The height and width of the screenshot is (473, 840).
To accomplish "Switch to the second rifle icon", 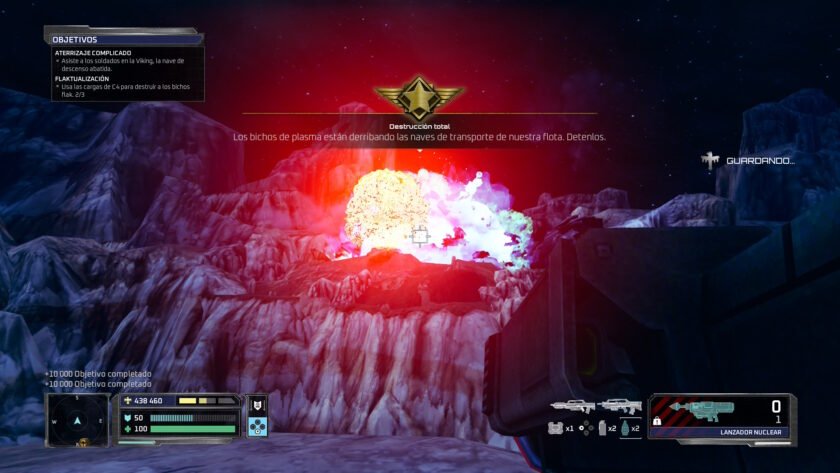I will [619, 407].
